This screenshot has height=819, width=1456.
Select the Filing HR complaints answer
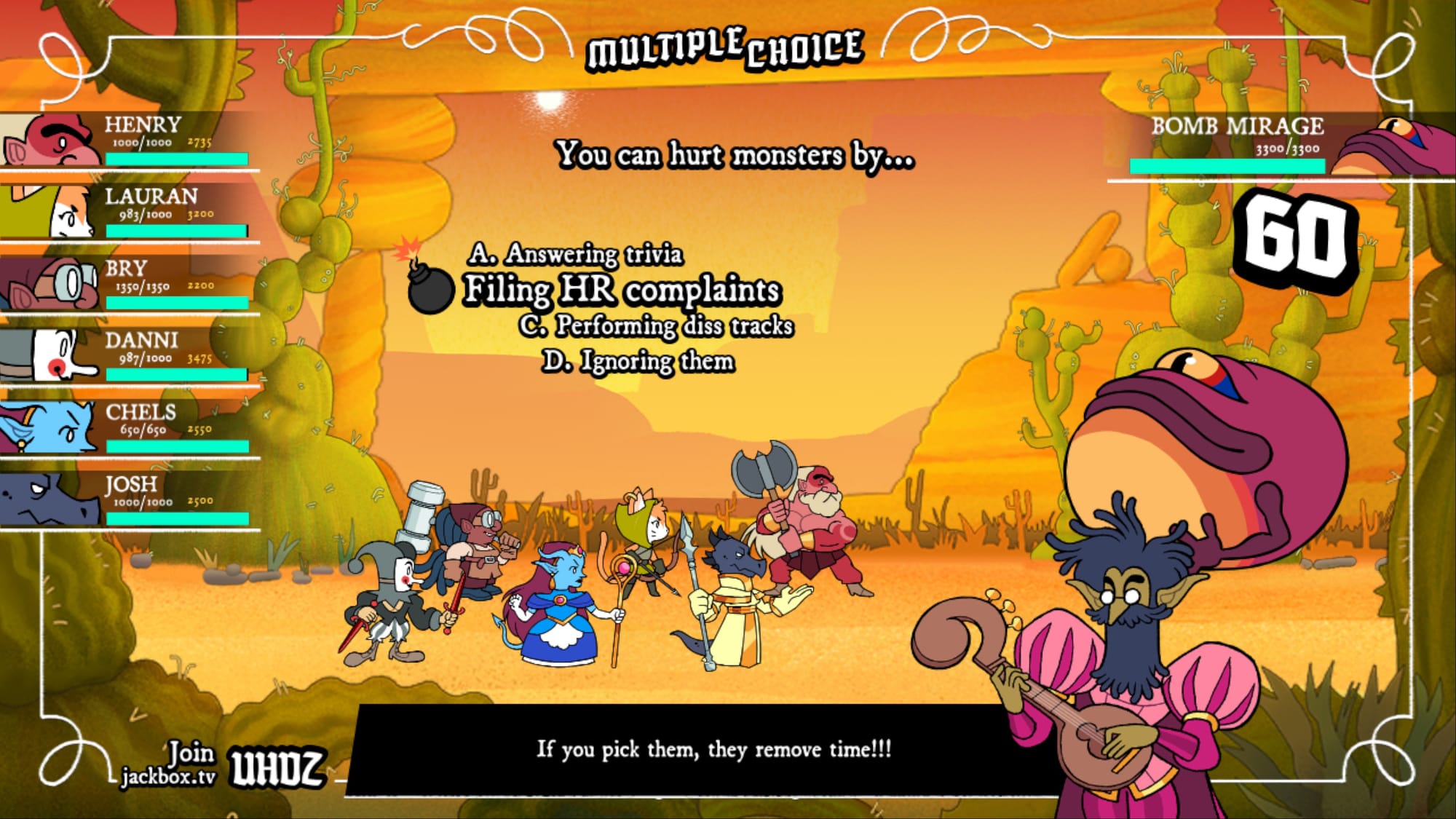622,290
